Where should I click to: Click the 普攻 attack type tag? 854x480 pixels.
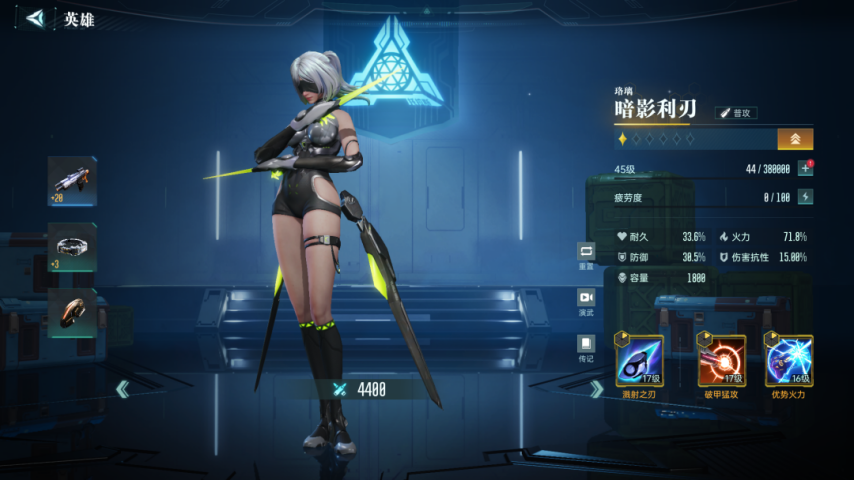[737, 113]
